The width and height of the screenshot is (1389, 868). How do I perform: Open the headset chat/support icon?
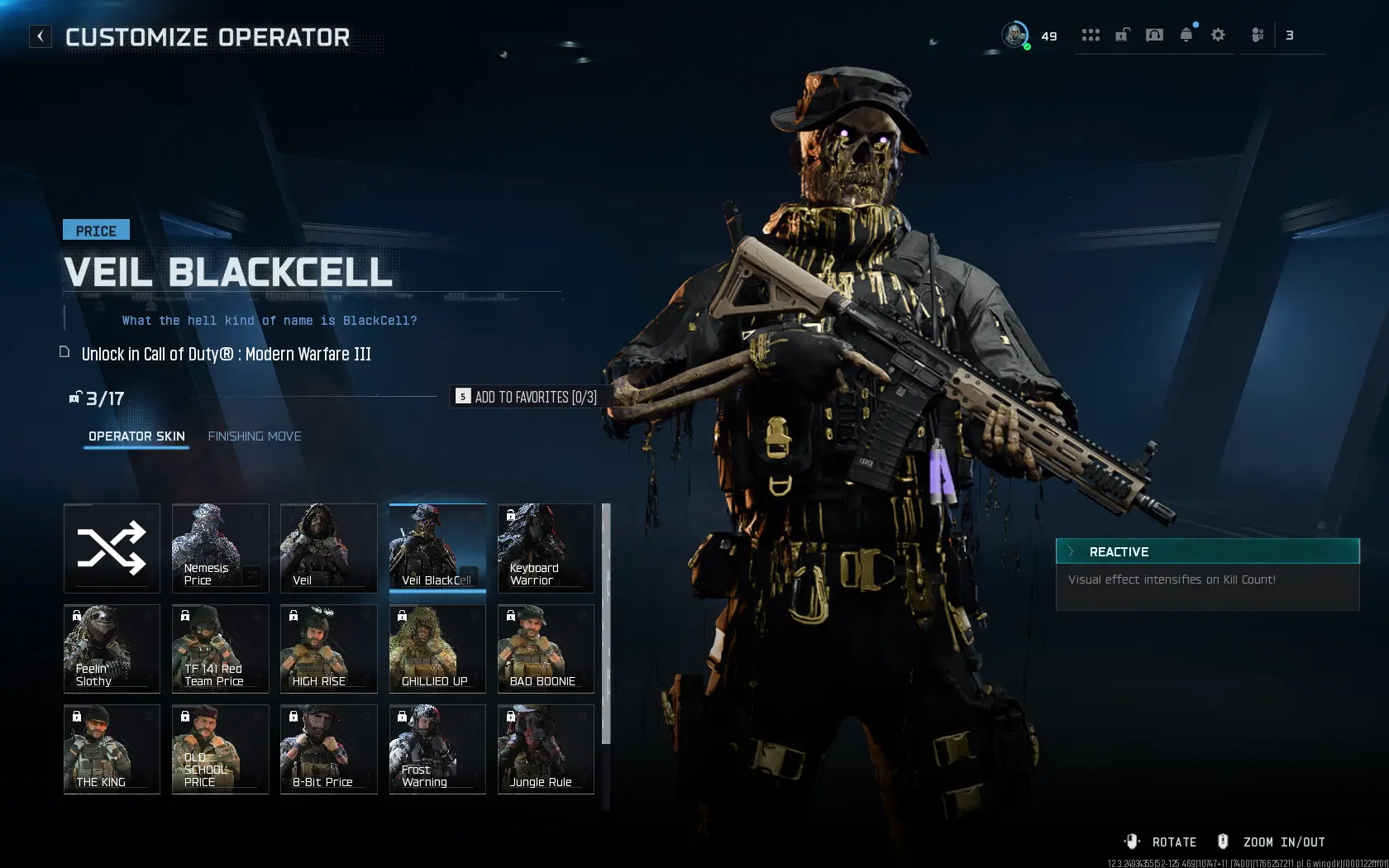pyautogui.click(x=1153, y=36)
